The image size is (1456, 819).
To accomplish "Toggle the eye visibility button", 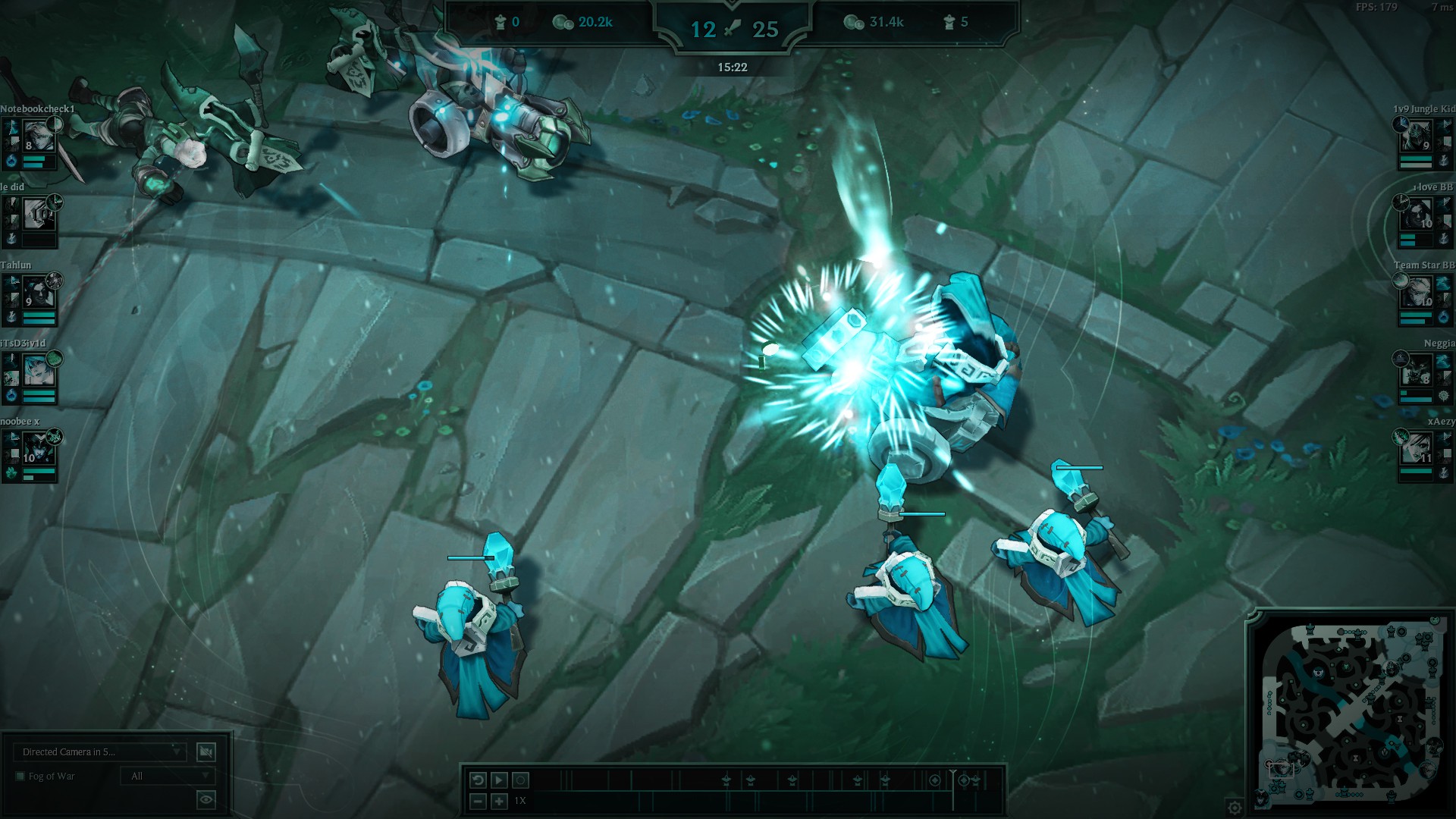I will pos(206,799).
